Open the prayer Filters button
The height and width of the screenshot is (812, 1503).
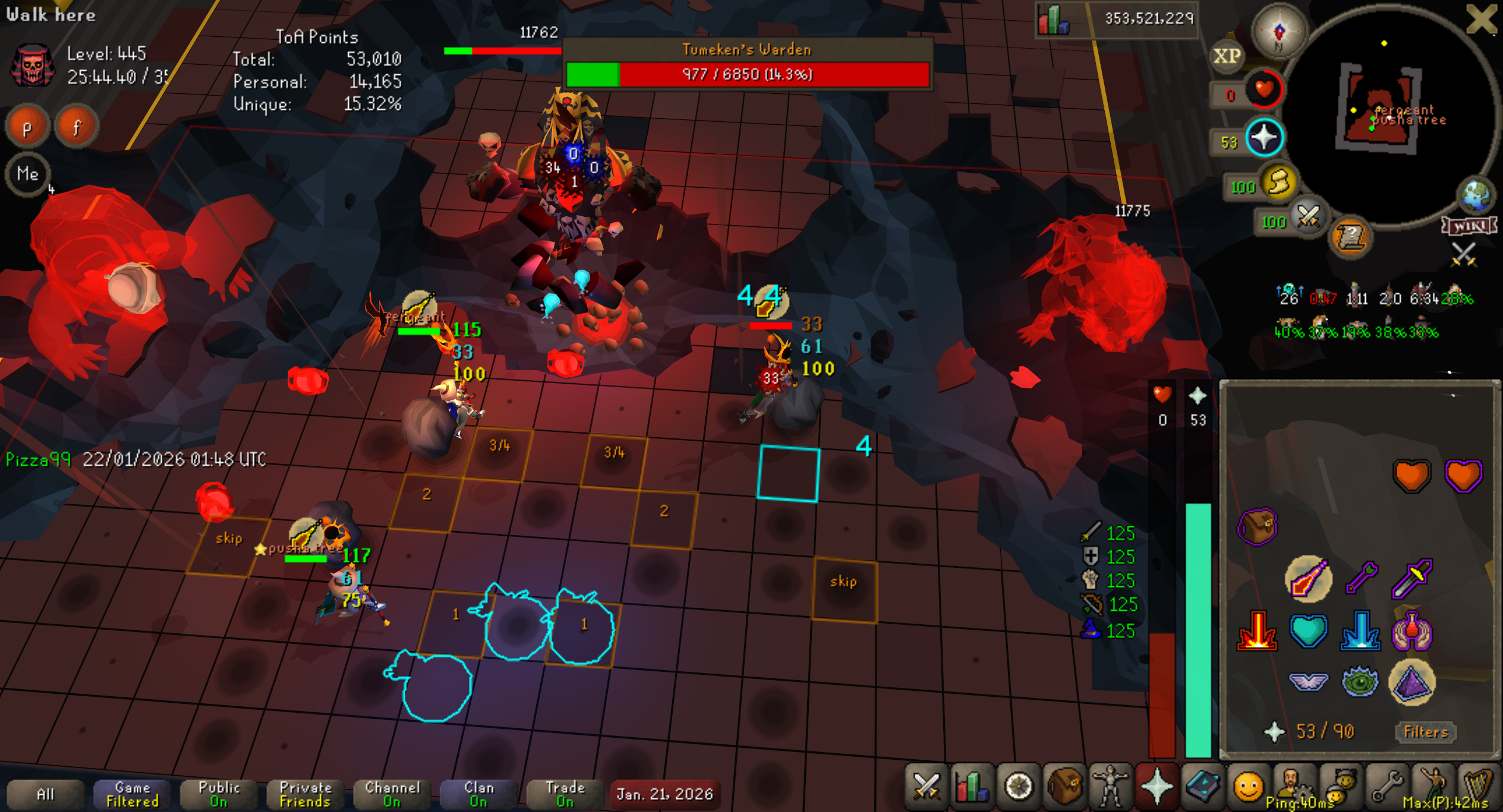point(1425,732)
